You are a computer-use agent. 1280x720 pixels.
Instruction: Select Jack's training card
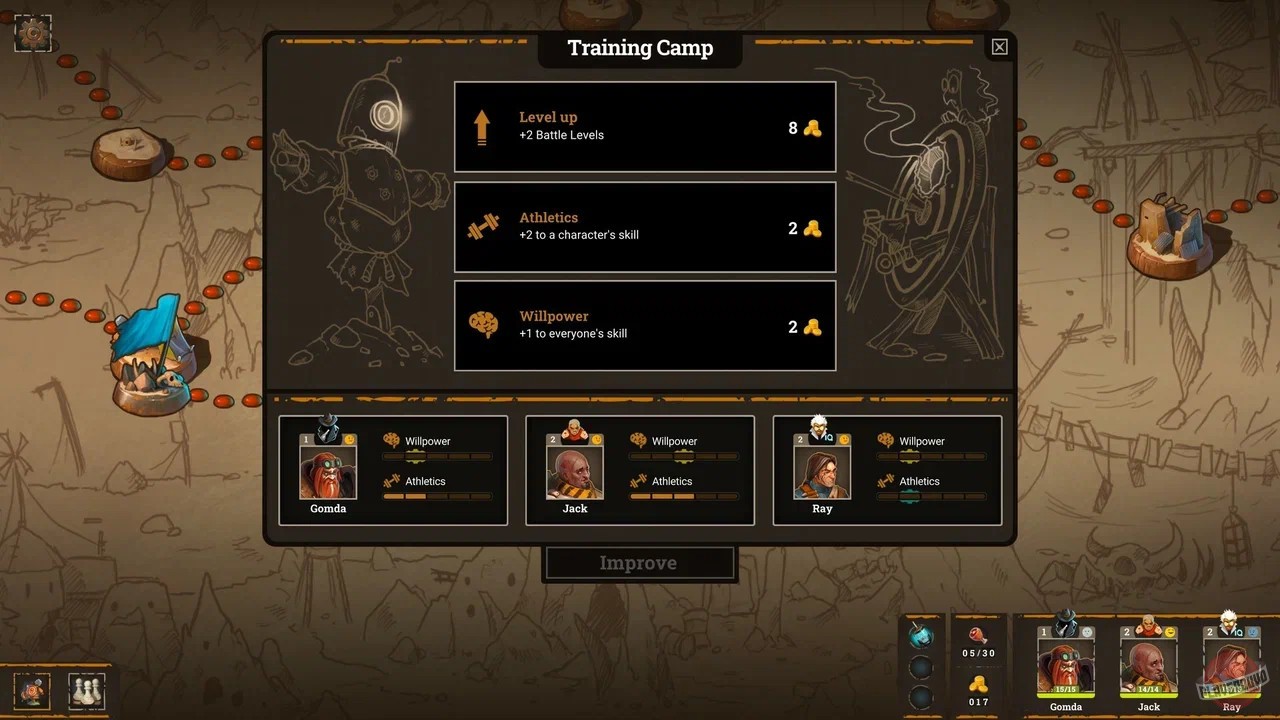(x=639, y=470)
